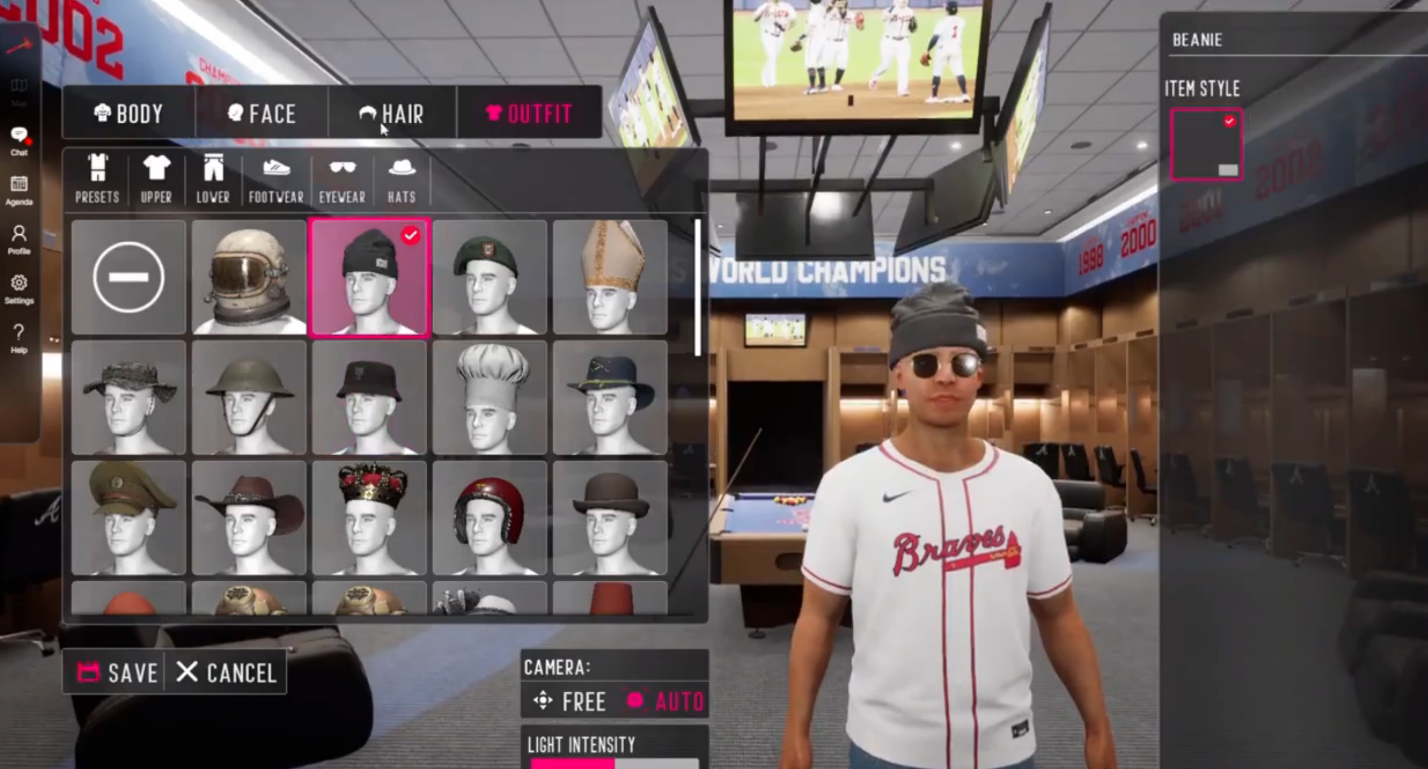Pick the brown cowboy hat
This screenshot has height=769, width=1428.
(249, 517)
